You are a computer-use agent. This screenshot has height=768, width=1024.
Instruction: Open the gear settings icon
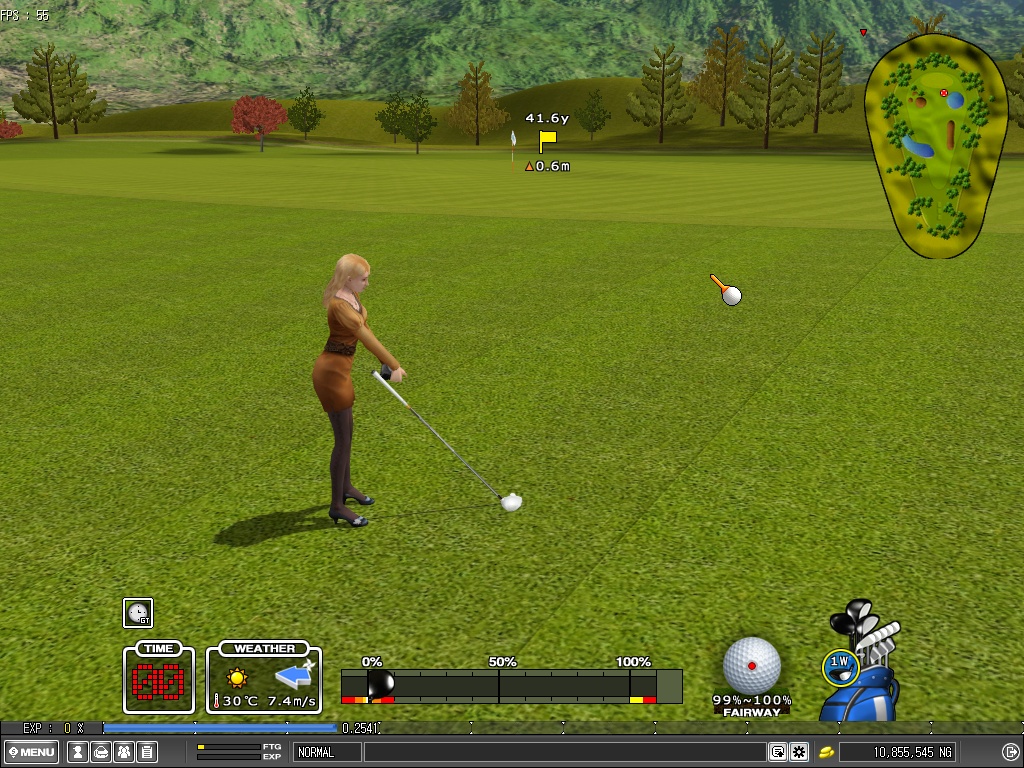click(x=799, y=752)
